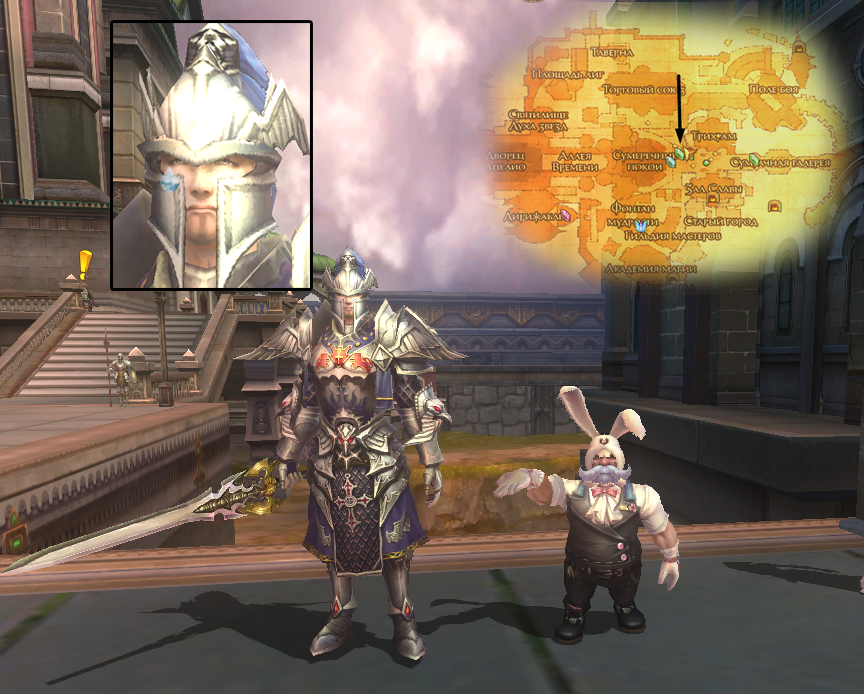Choose the Трихрам location on the map
The height and width of the screenshot is (694, 864).
tap(714, 135)
